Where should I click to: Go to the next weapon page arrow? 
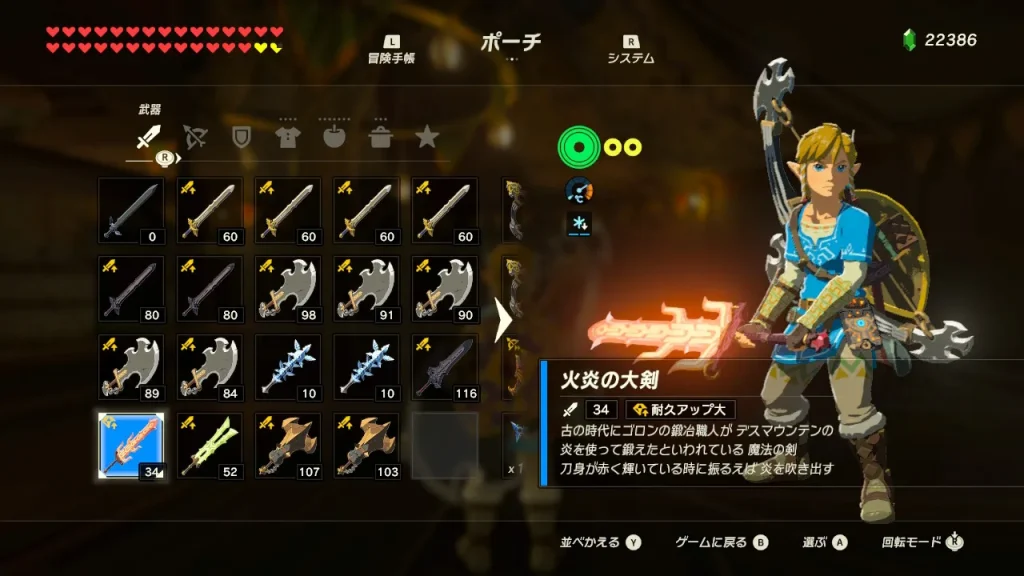tap(504, 321)
